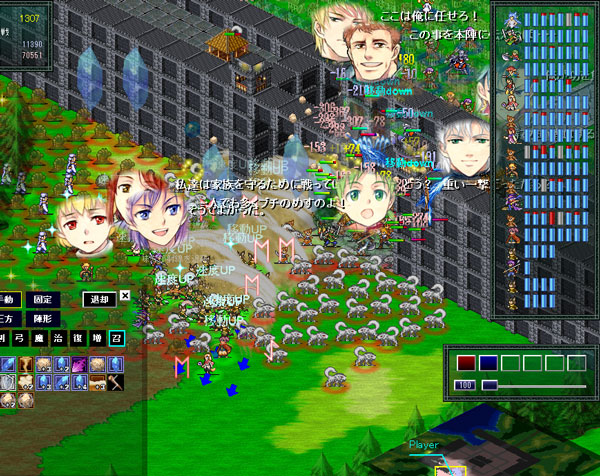Click the 退却 (retreat) button
Screen dimensions: 600x476
[99, 298]
